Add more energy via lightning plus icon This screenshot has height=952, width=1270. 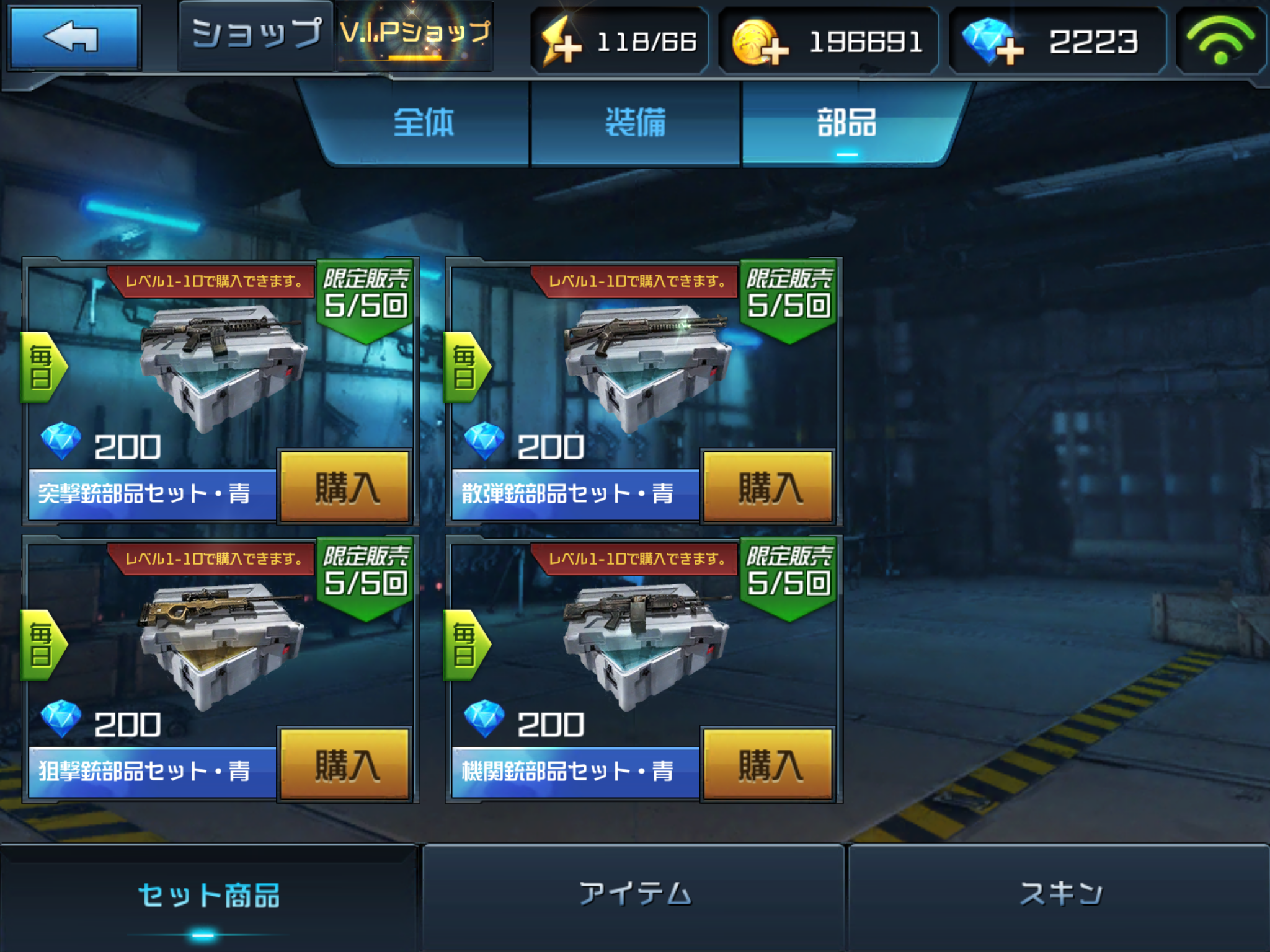562,42
